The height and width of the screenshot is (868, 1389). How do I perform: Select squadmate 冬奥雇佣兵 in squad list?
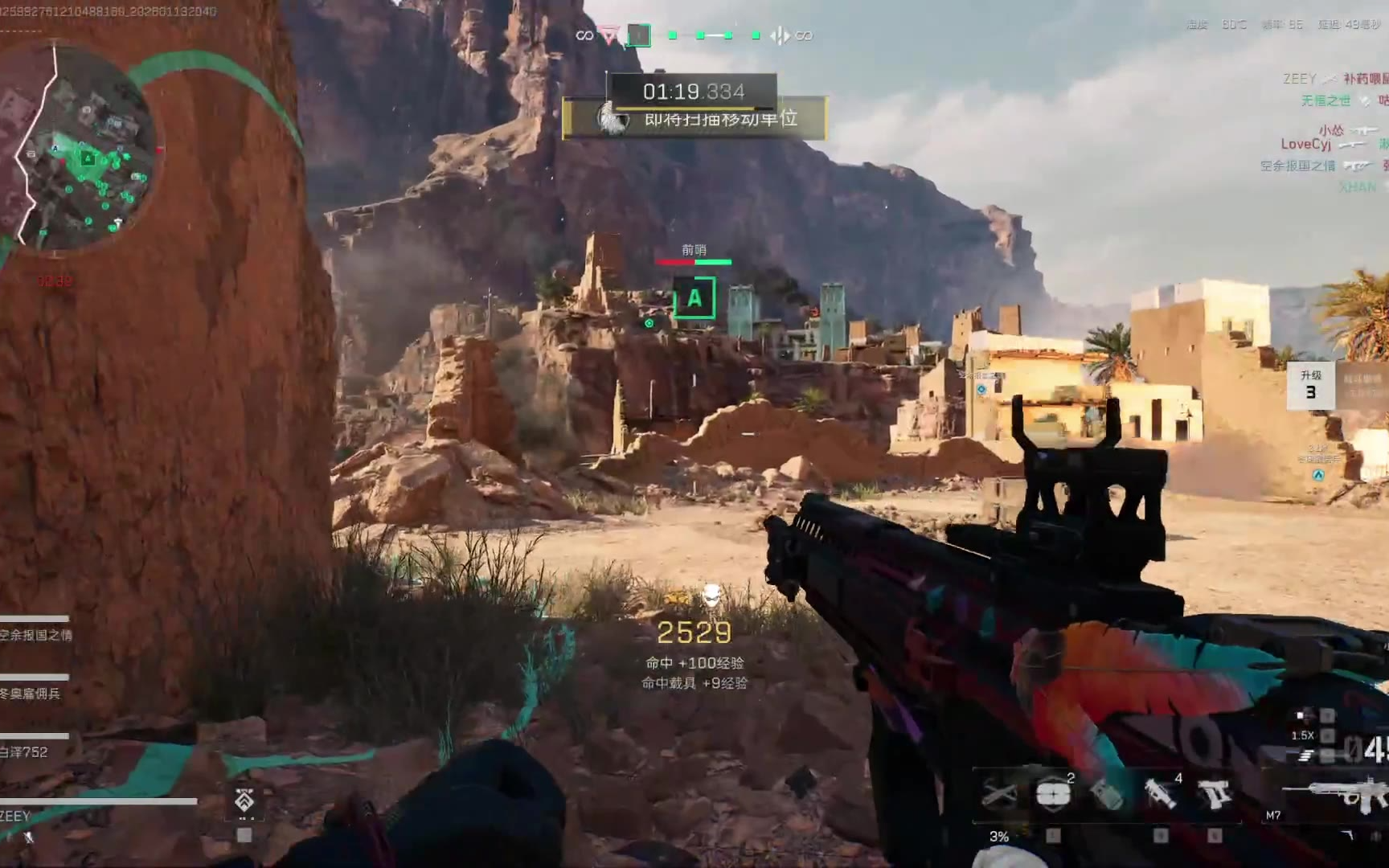pos(31,694)
